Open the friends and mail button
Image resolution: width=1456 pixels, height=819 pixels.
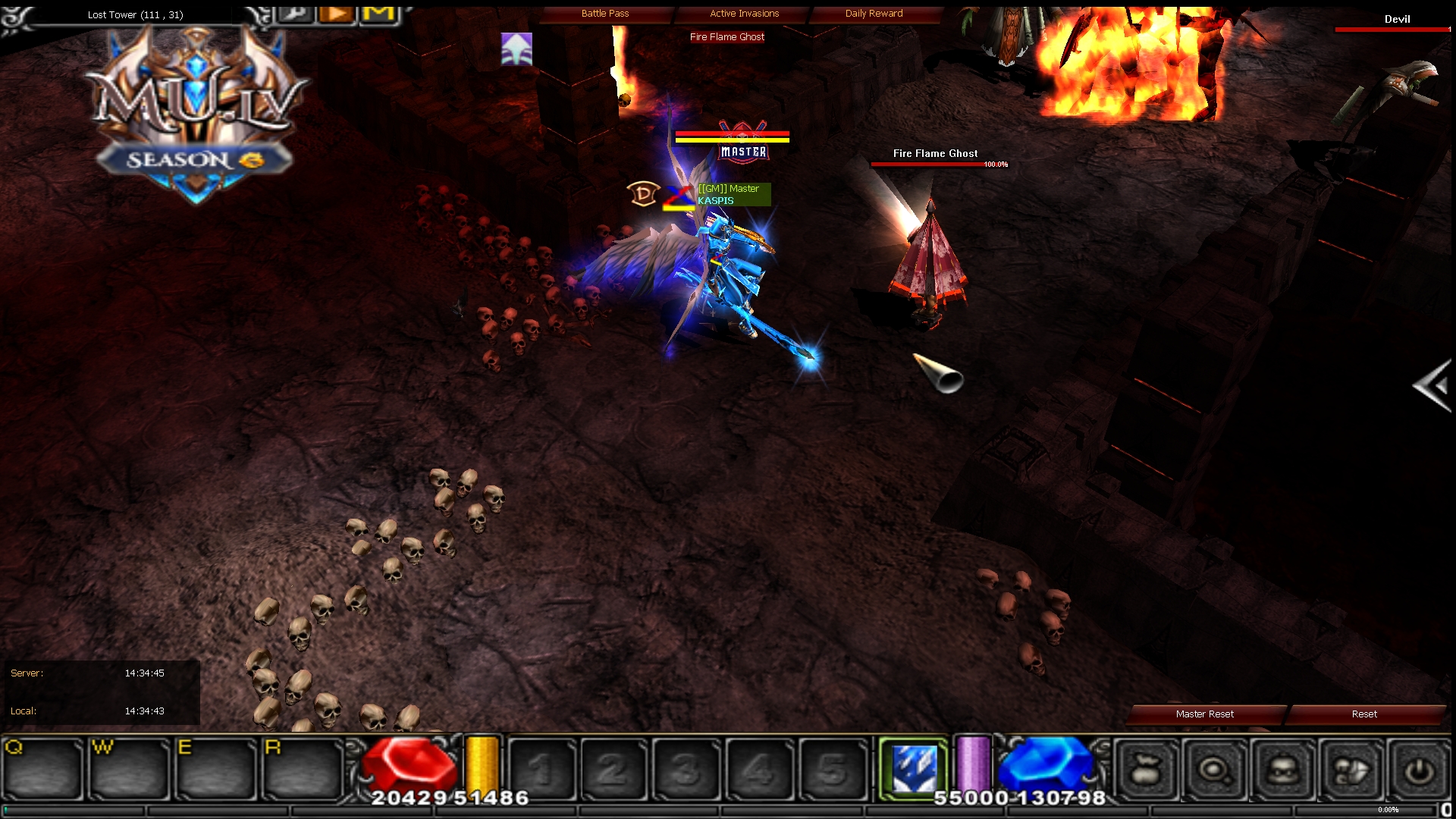[1351, 770]
